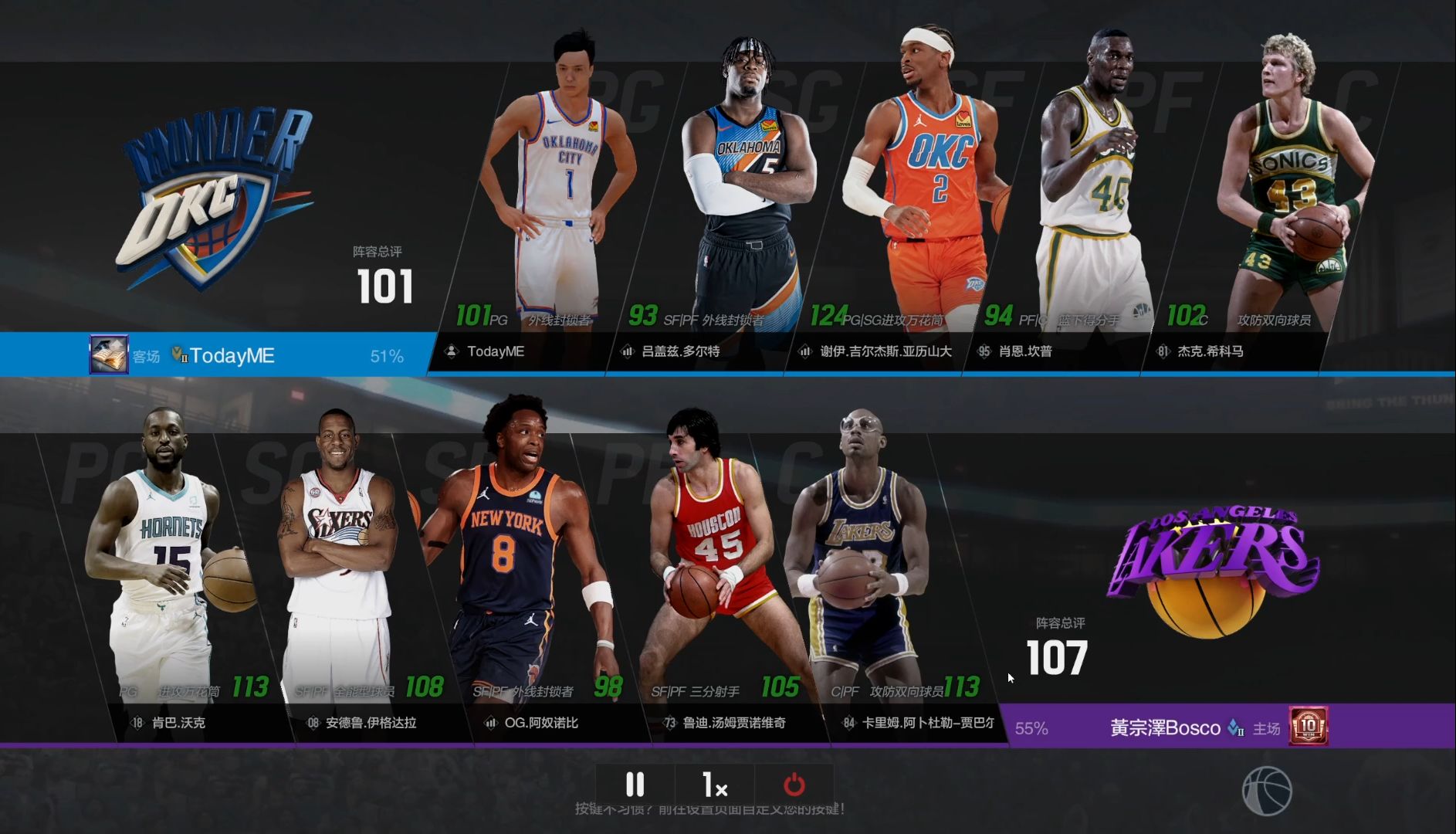
Task: Click the 1x game speed icon
Action: click(x=714, y=785)
